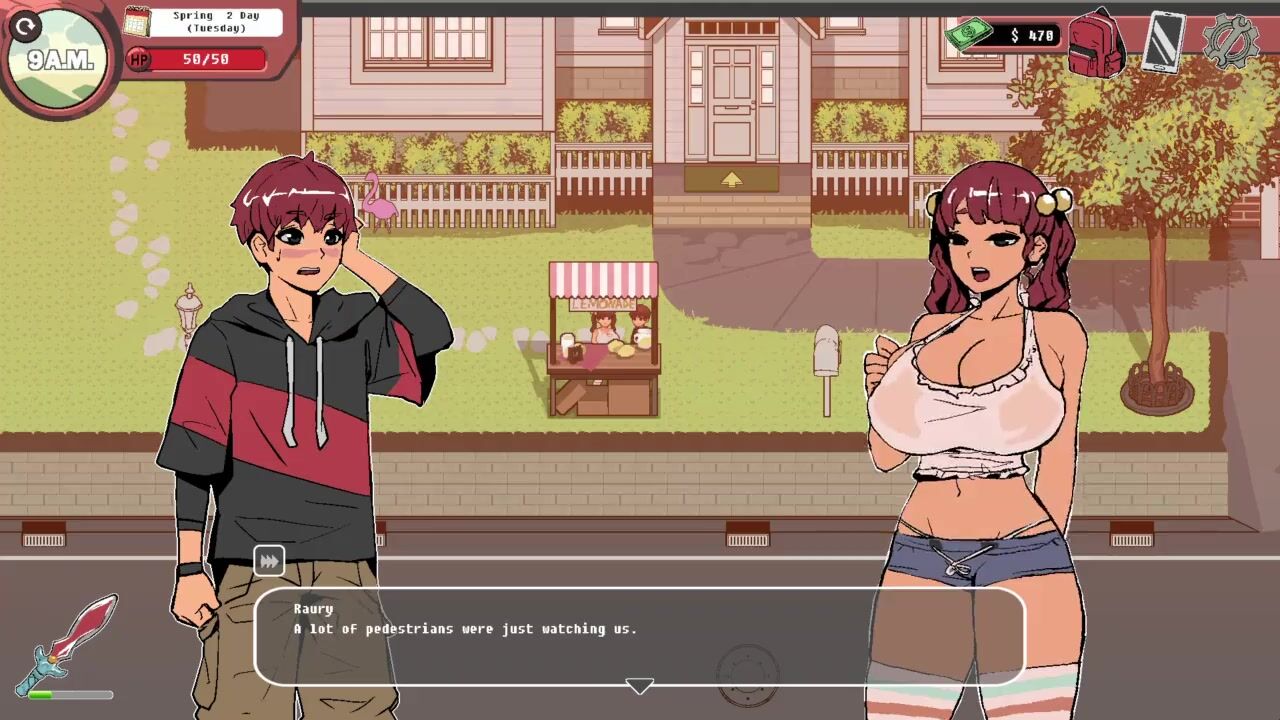Screen dimensions: 1280x720
Task: Advance dialogue with the down arrow indicator
Action: tap(639, 686)
